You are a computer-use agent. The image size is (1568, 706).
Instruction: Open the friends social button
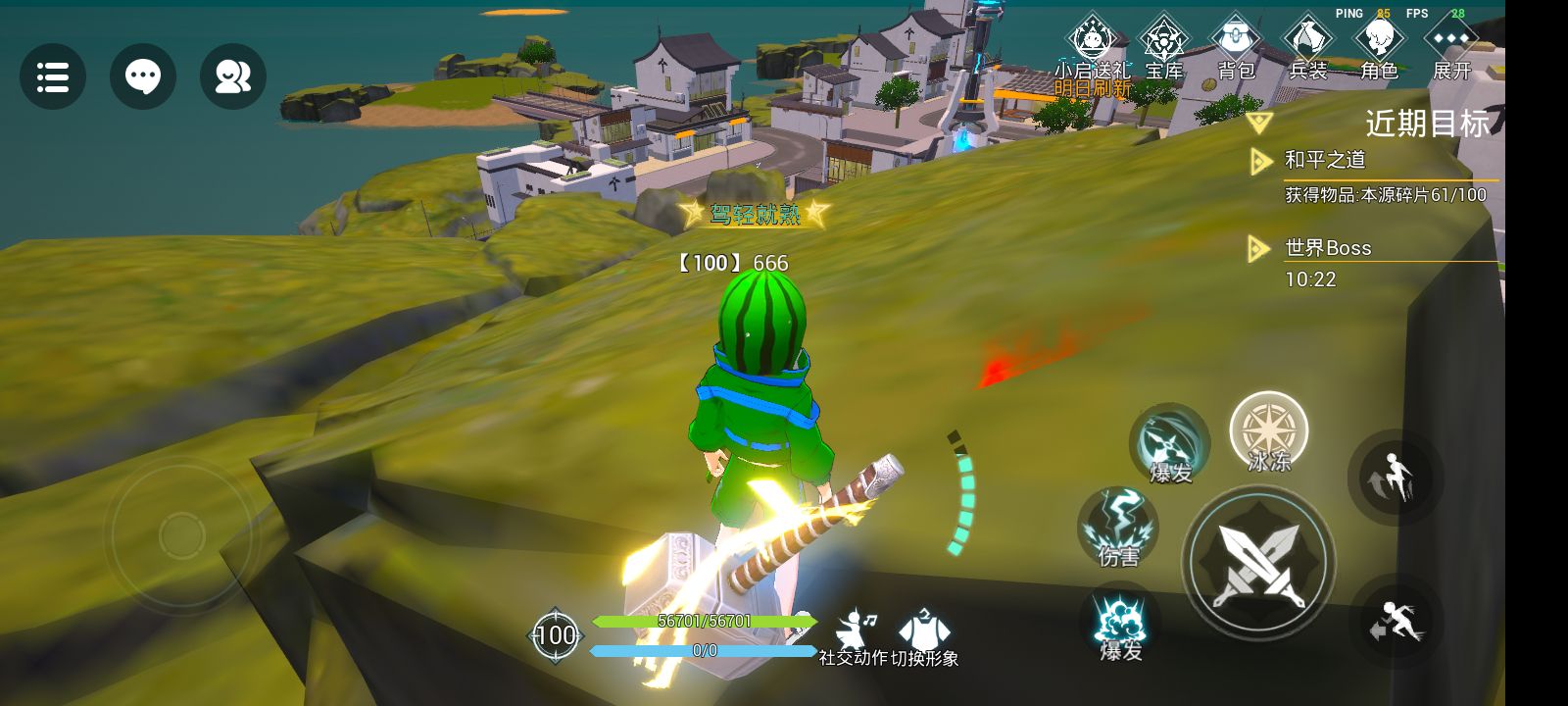233,76
